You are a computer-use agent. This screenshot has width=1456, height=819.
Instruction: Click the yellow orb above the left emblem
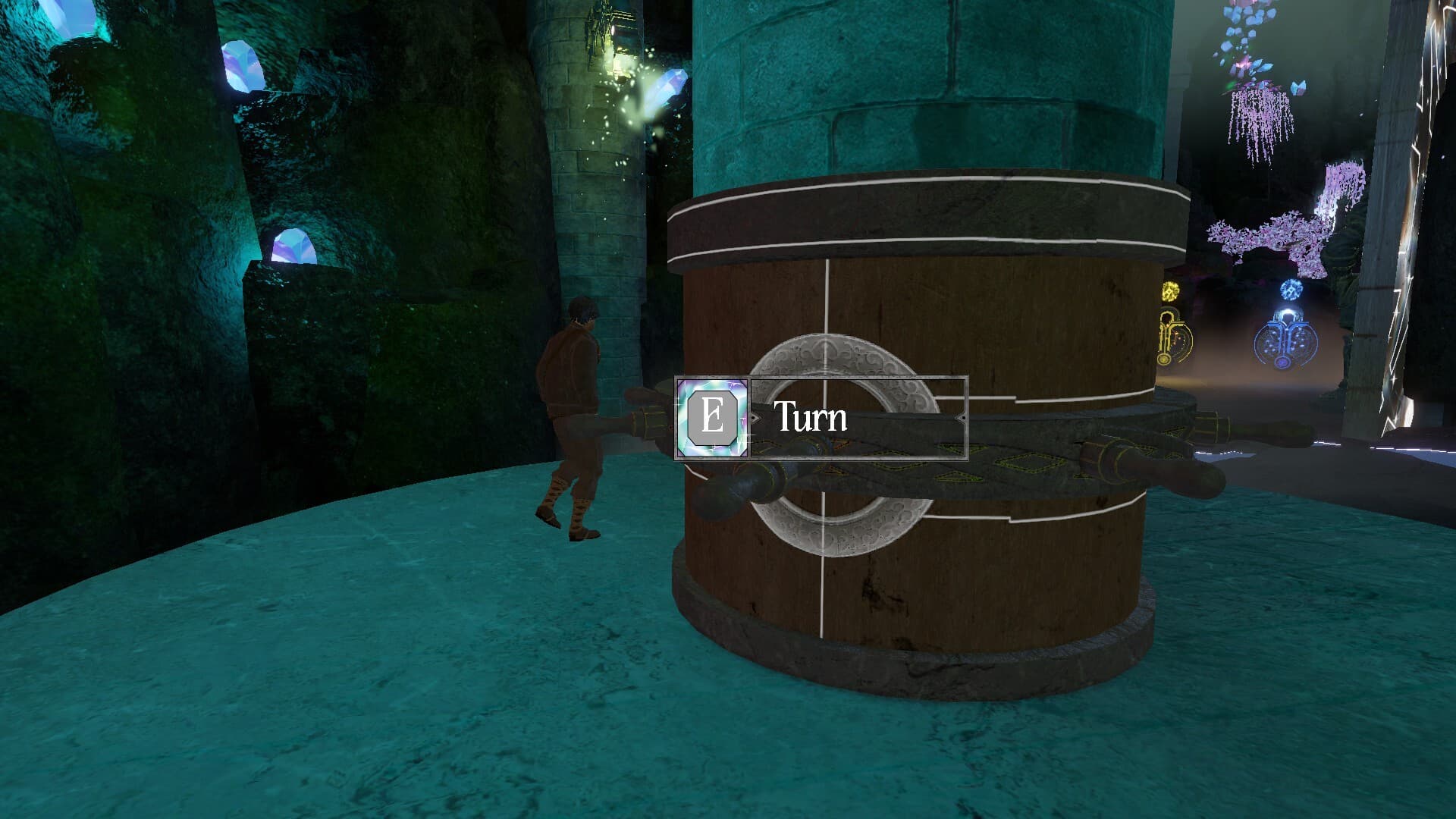click(x=1170, y=290)
